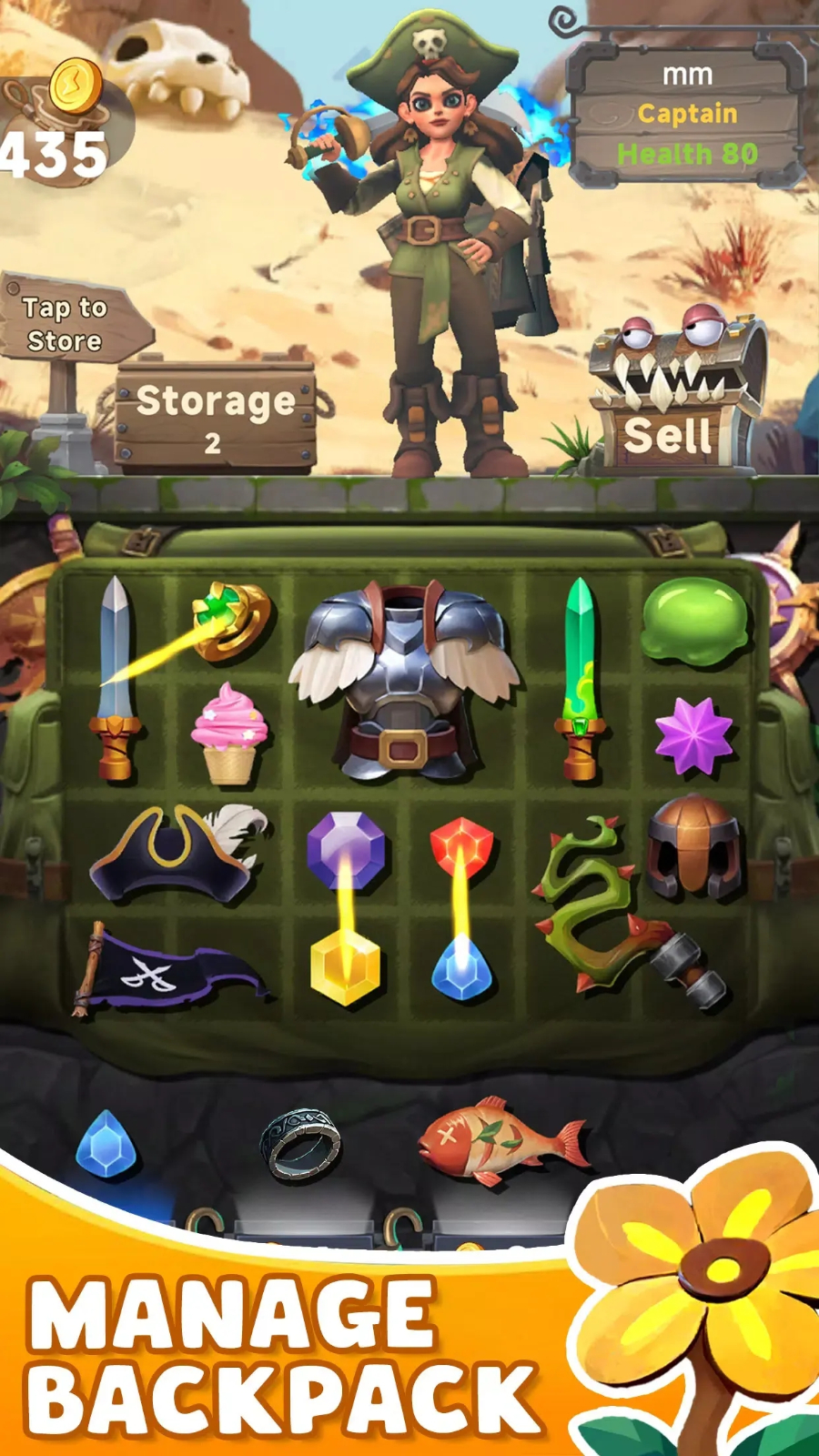Viewport: 819px width, 1456px height.
Task: Pick the yellow hexagon gem
Action: (x=345, y=970)
